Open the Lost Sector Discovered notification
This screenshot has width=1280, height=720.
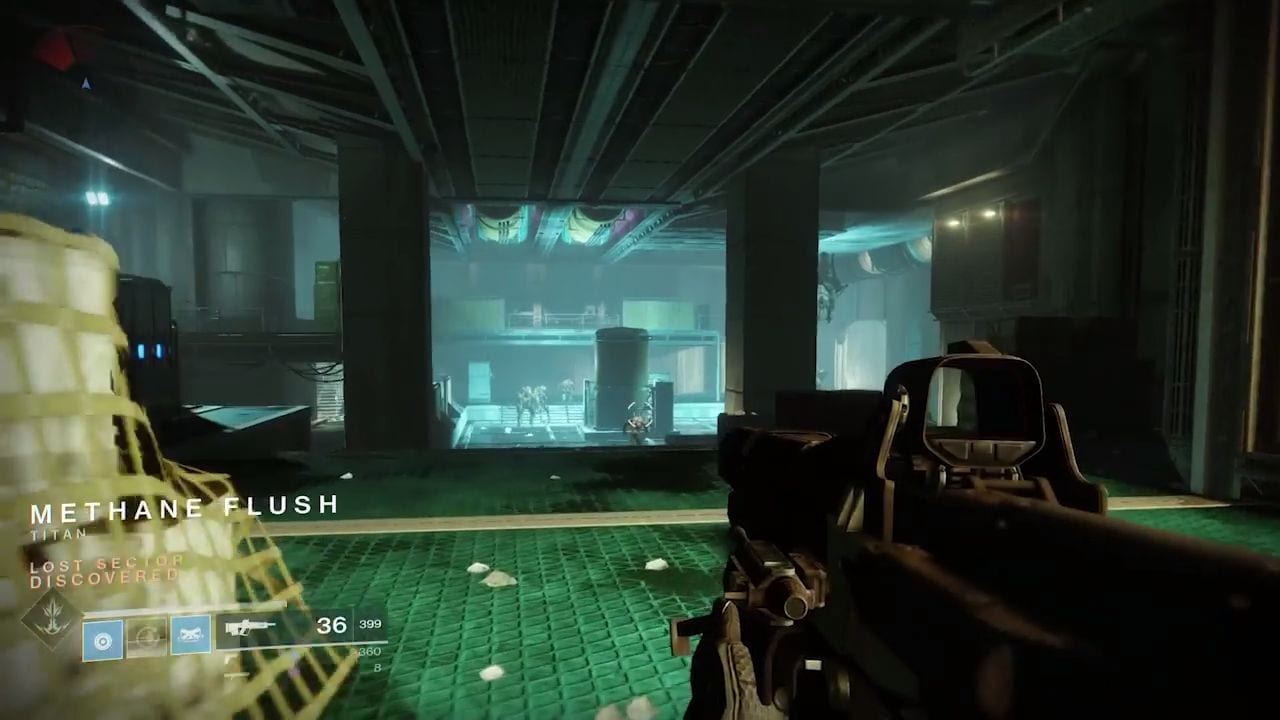pyautogui.click(x=106, y=571)
